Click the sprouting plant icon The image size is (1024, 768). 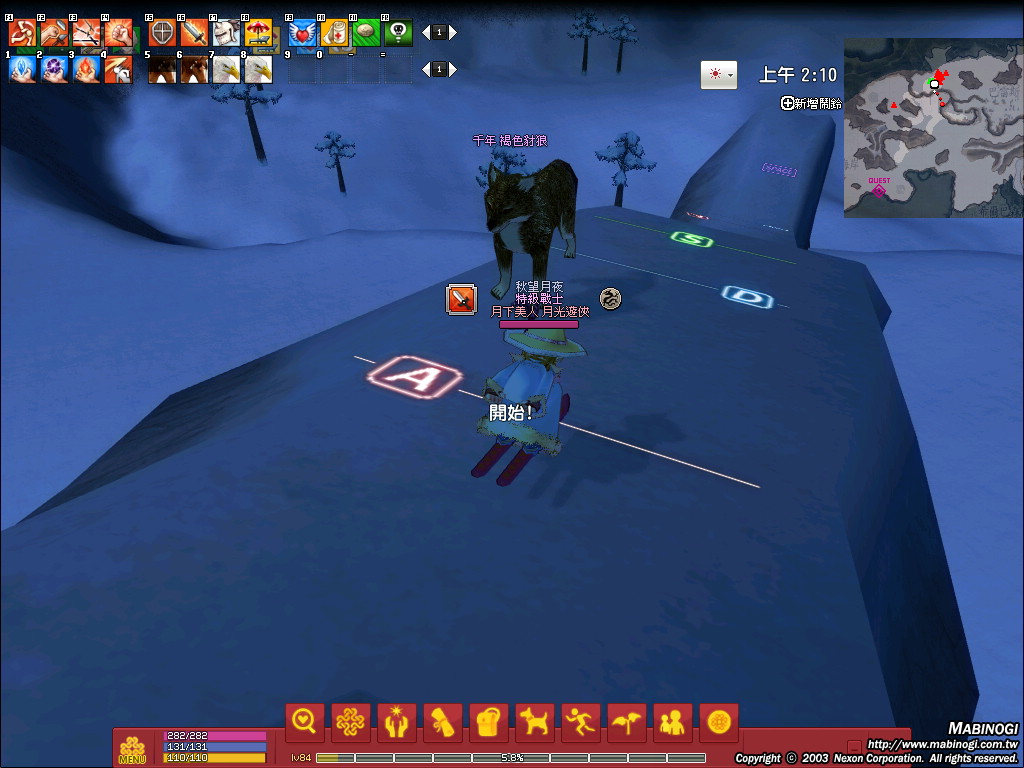[x=626, y=721]
